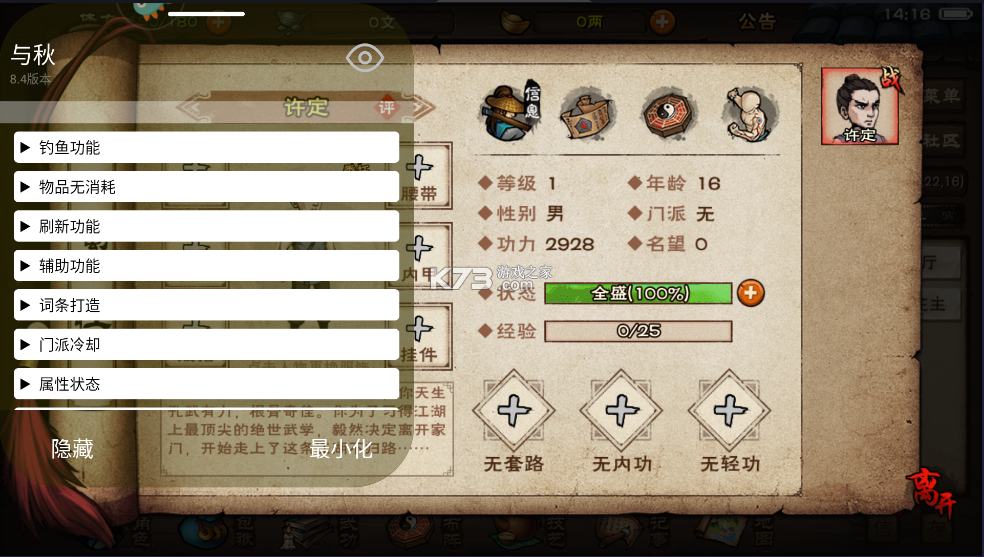
Task: Open the 刷新功能 entry
Action: (206, 226)
